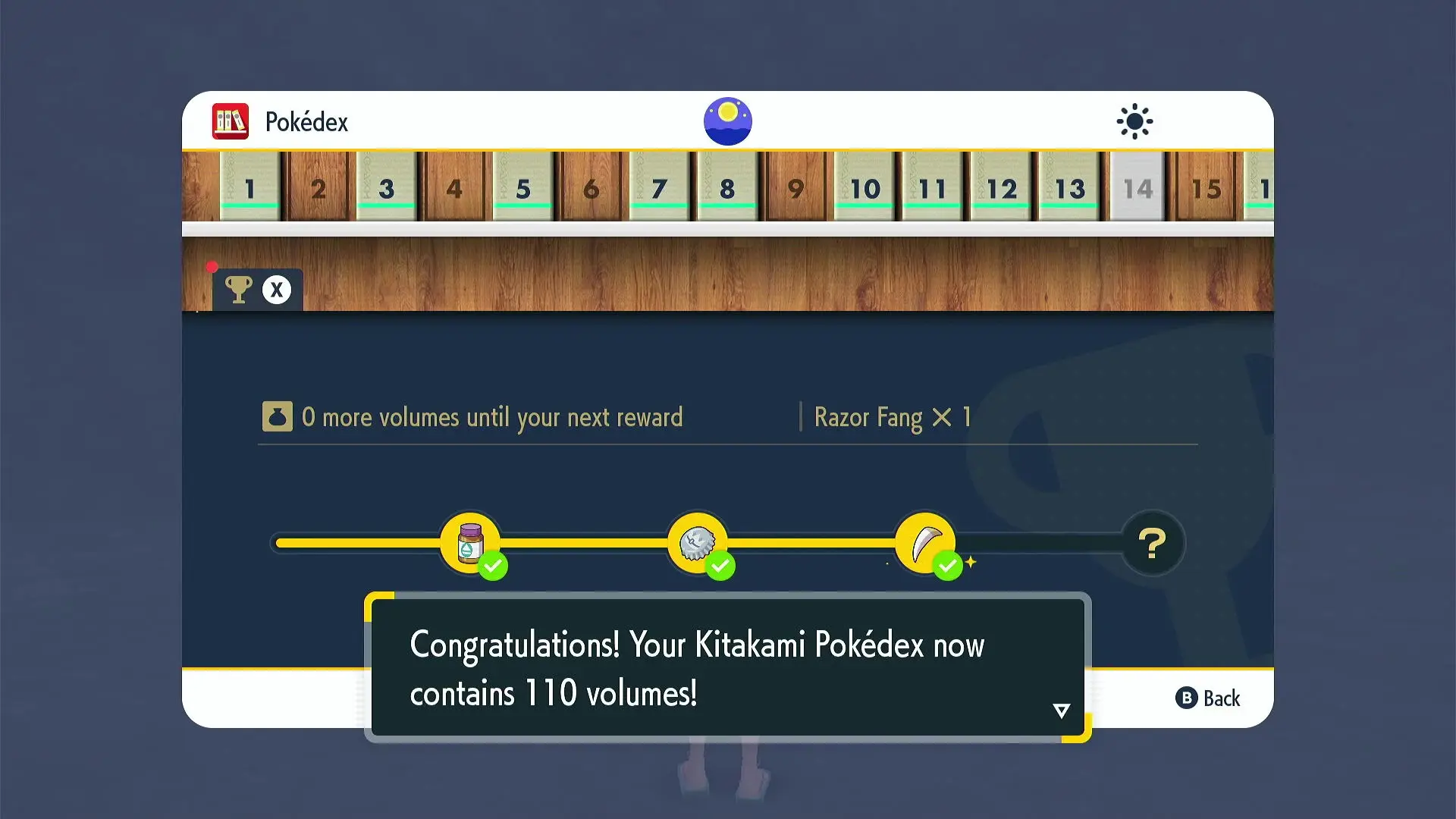Click the green checkmark under the jar reward
Viewport: 1456px width, 819px height.
(x=493, y=565)
